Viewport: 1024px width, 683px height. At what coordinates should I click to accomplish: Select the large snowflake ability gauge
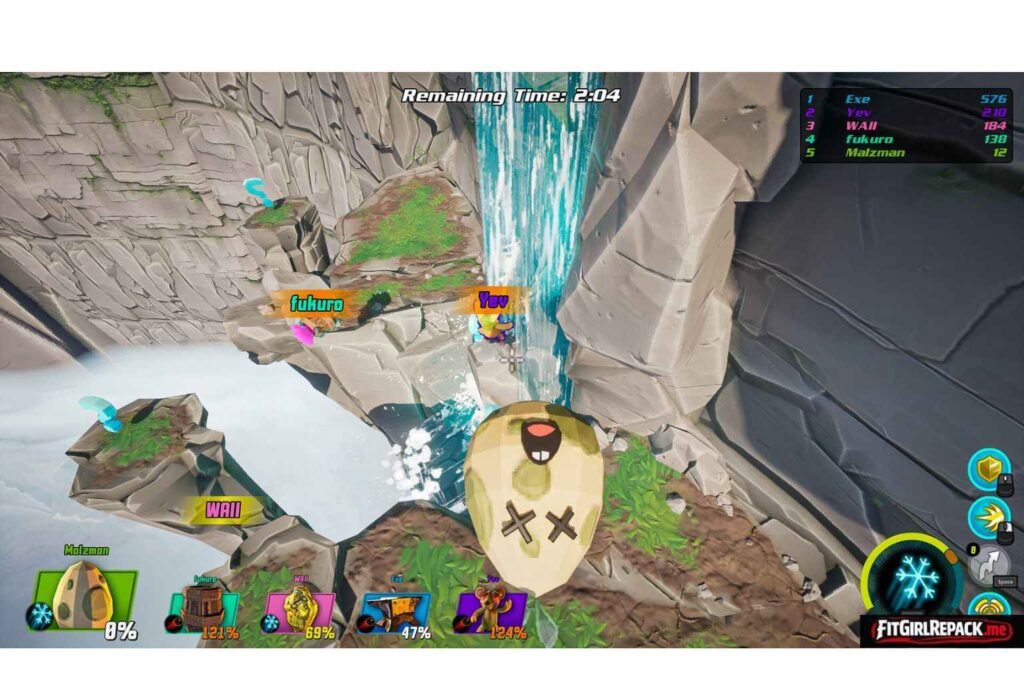pyautogui.click(x=913, y=579)
